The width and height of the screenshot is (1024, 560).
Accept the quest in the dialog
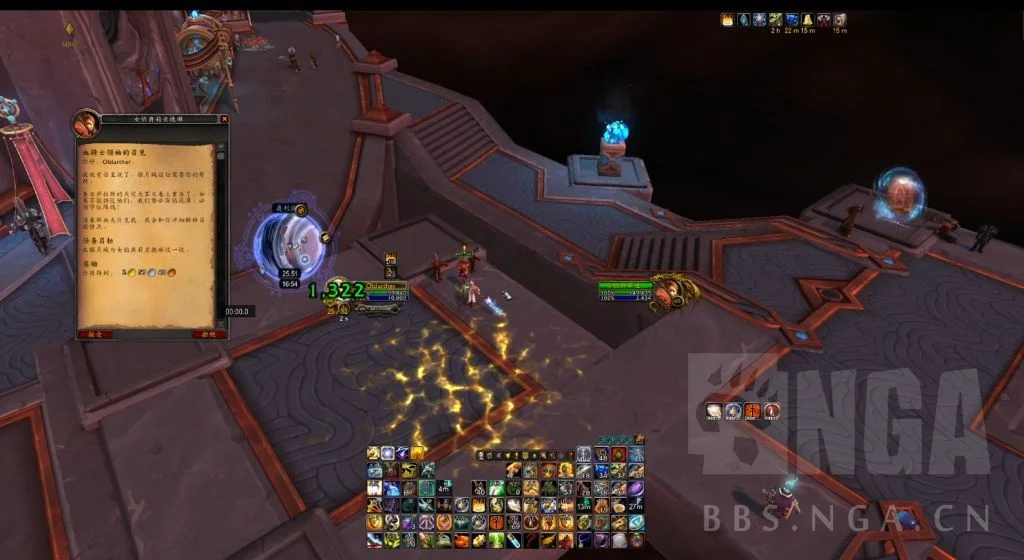pyautogui.click(x=94, y=335)
